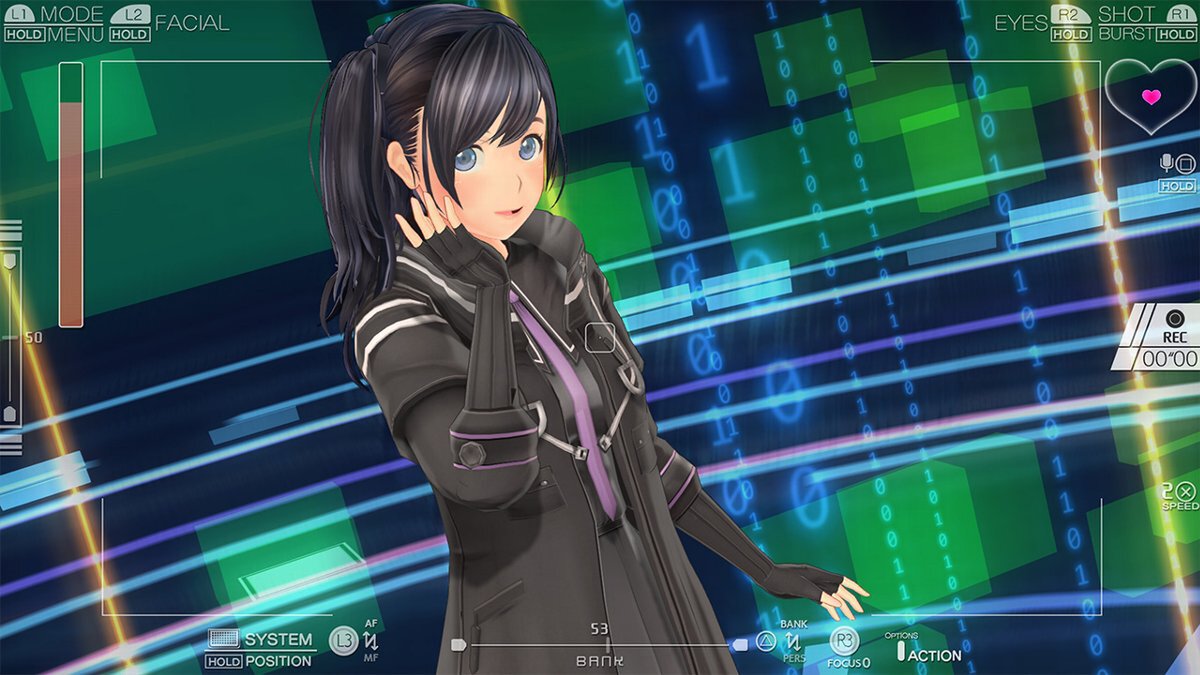
Task: Open the MODE menu label
Action: pyautogui.click(x=72, y=14)
